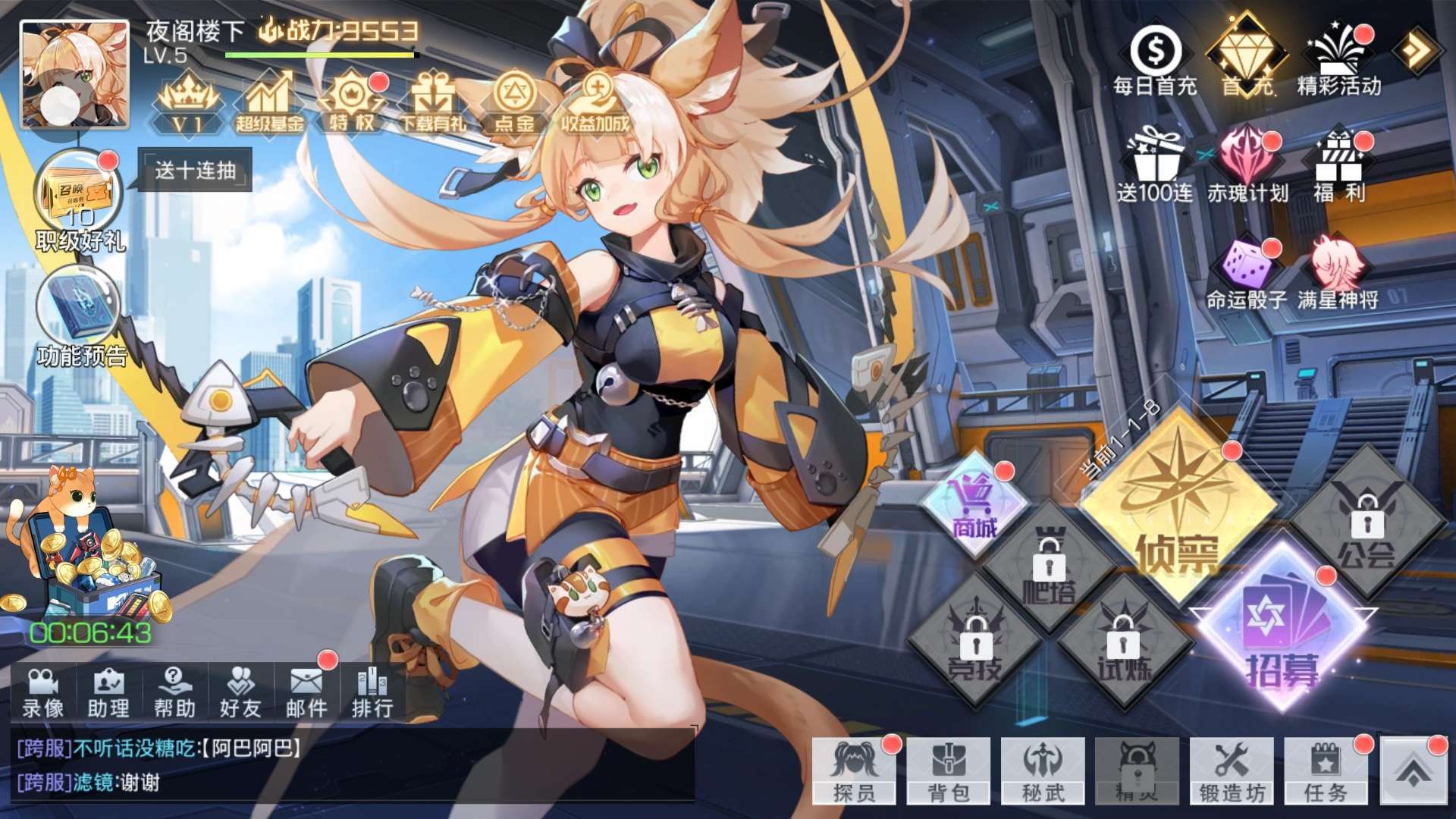
Task: Open the 秘武 secret weapons menu
Action: 1043,770
